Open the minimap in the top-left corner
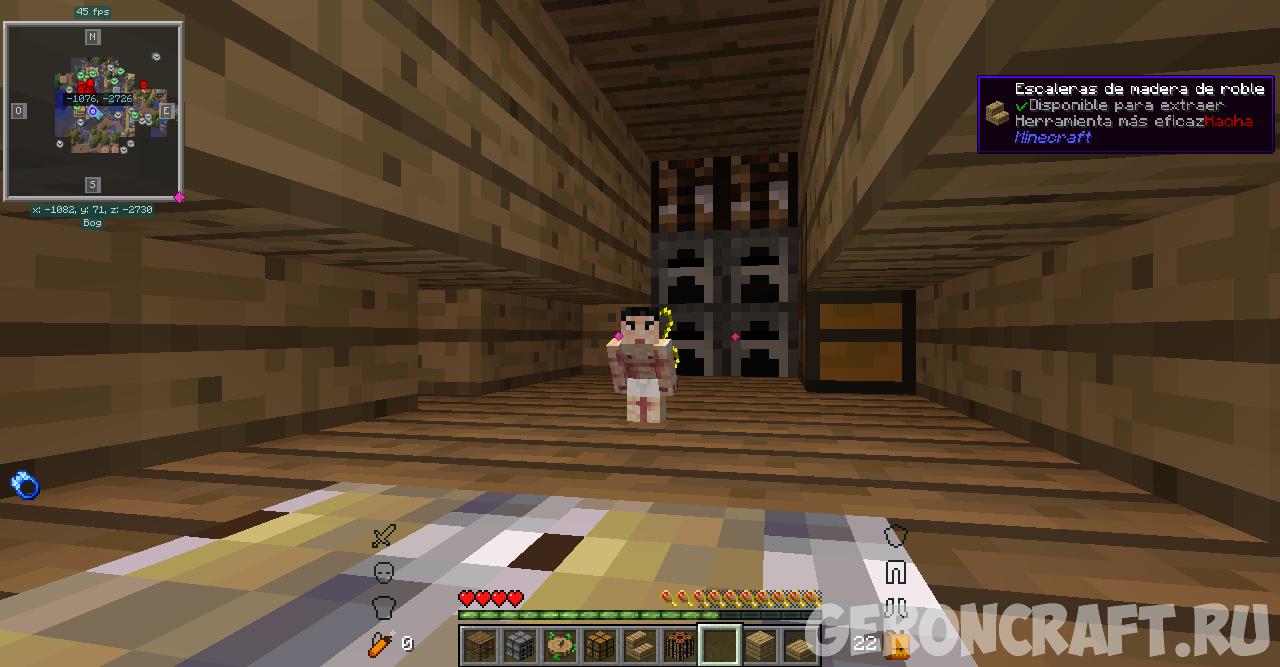Image resolution: width=1280 pixels, height=667 pixels. pyautogui.click(x=92, y=111)
